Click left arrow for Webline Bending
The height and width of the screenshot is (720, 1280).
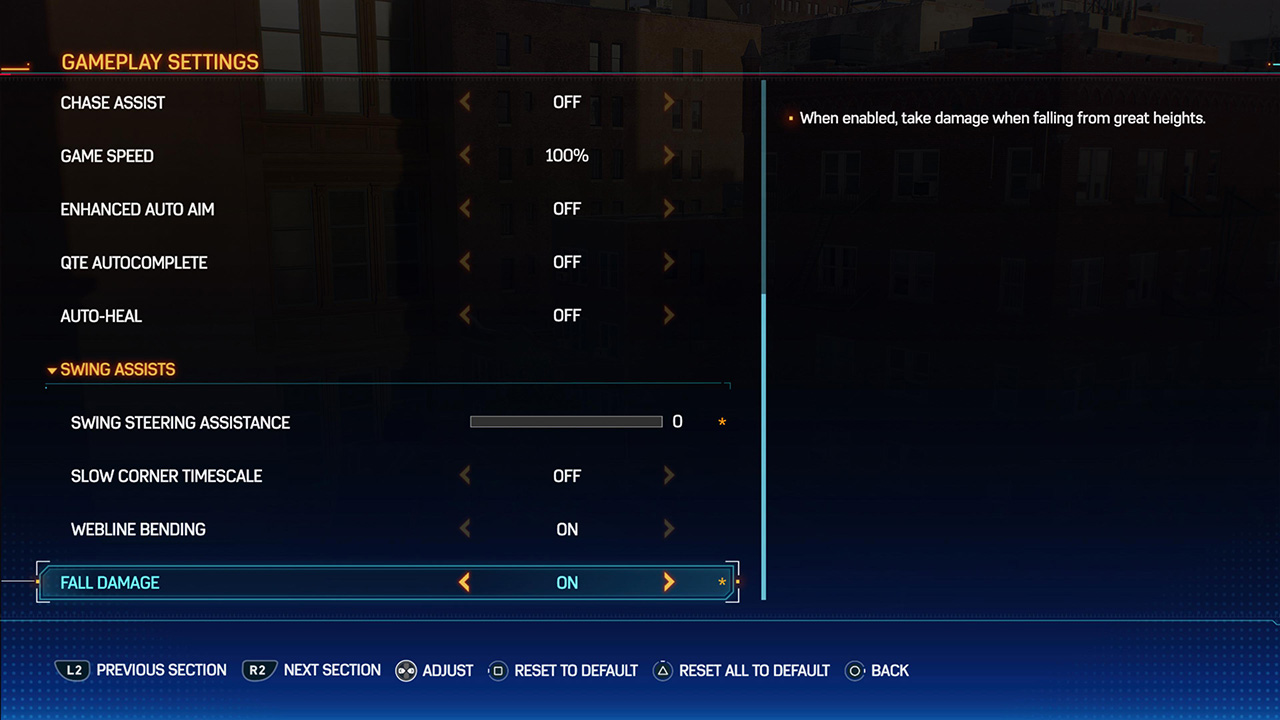464,529
